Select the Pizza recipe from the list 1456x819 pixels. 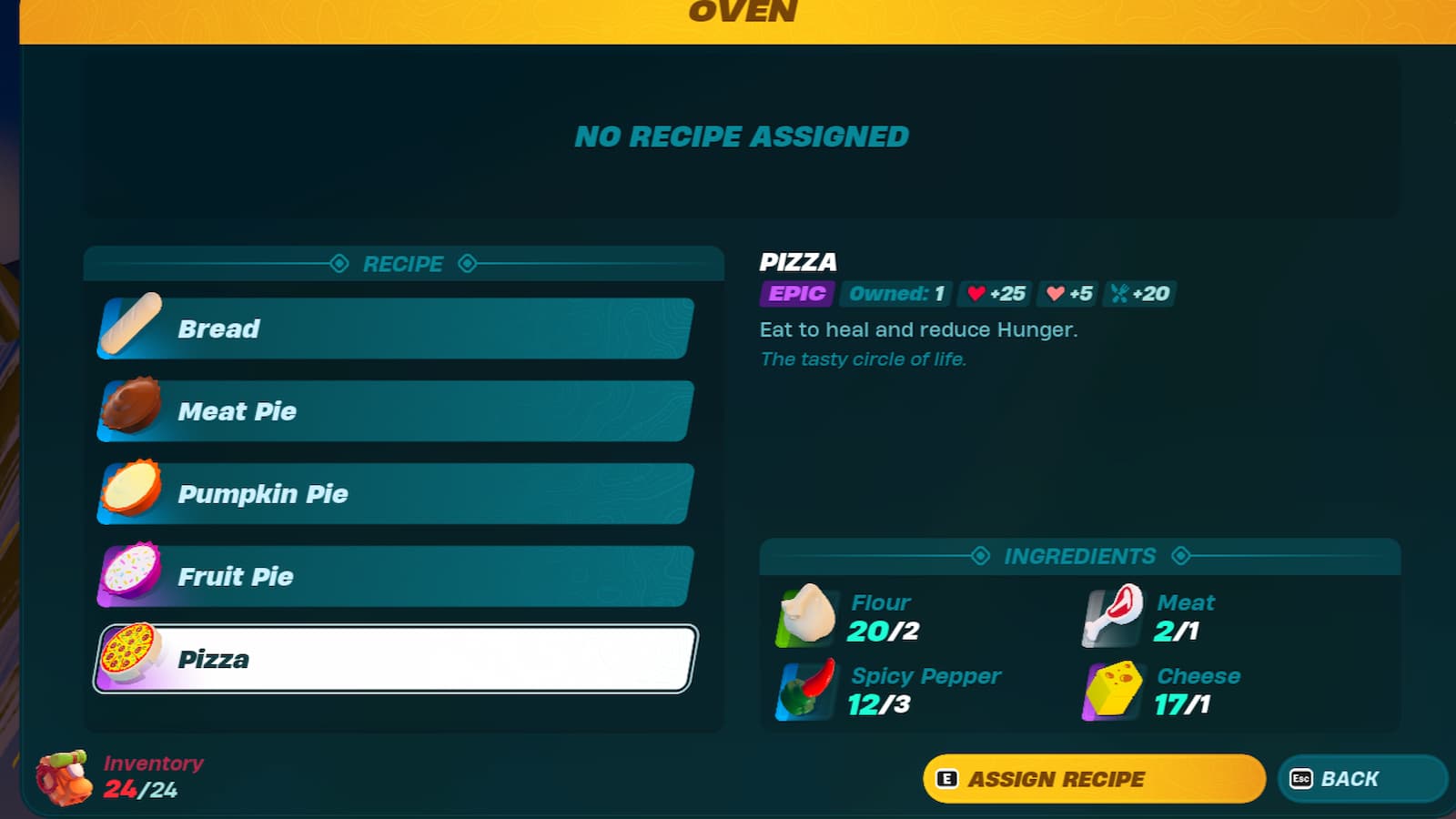tap(391, 658)
